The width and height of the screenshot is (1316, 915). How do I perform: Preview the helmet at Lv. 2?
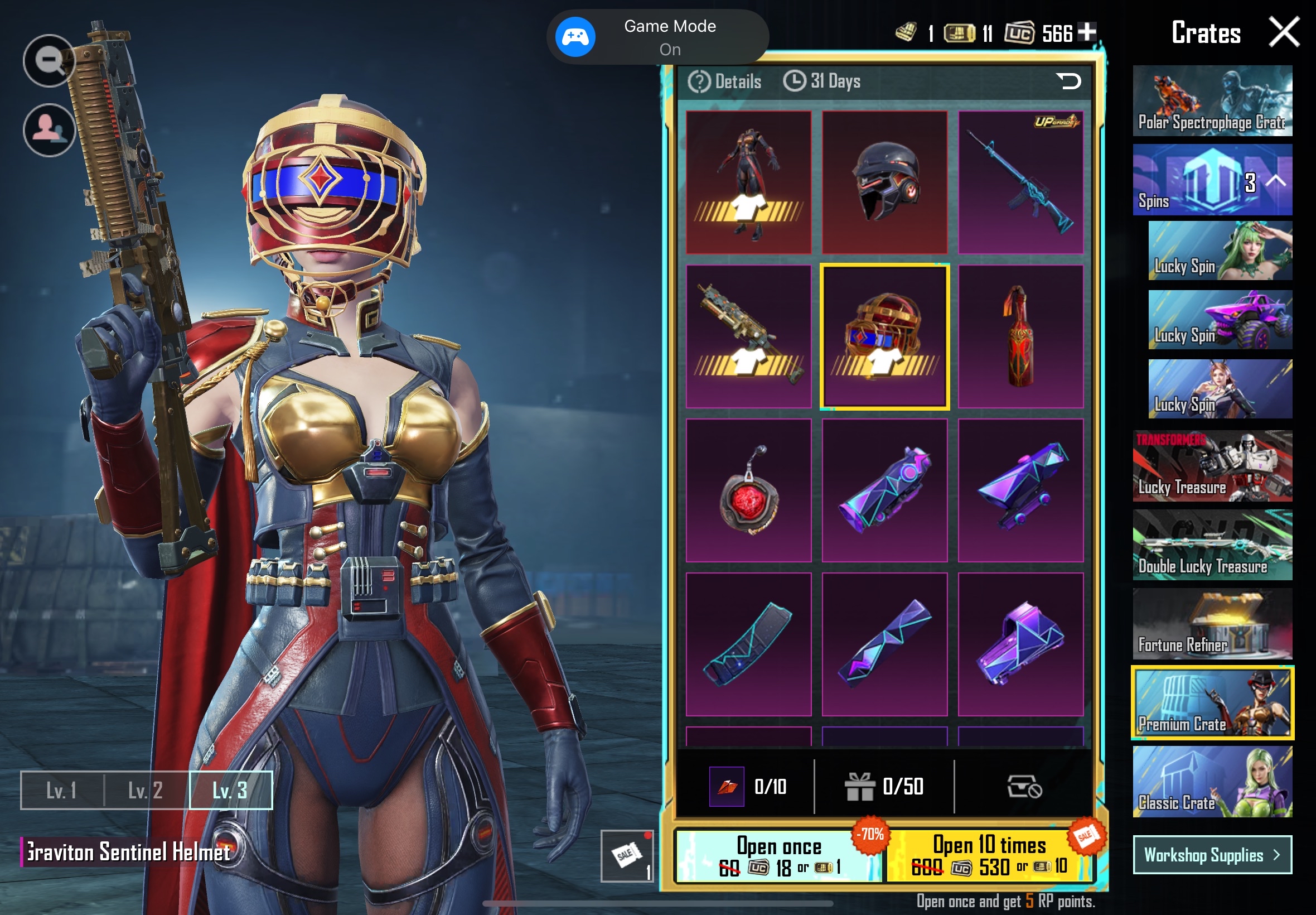pos(146,791)
